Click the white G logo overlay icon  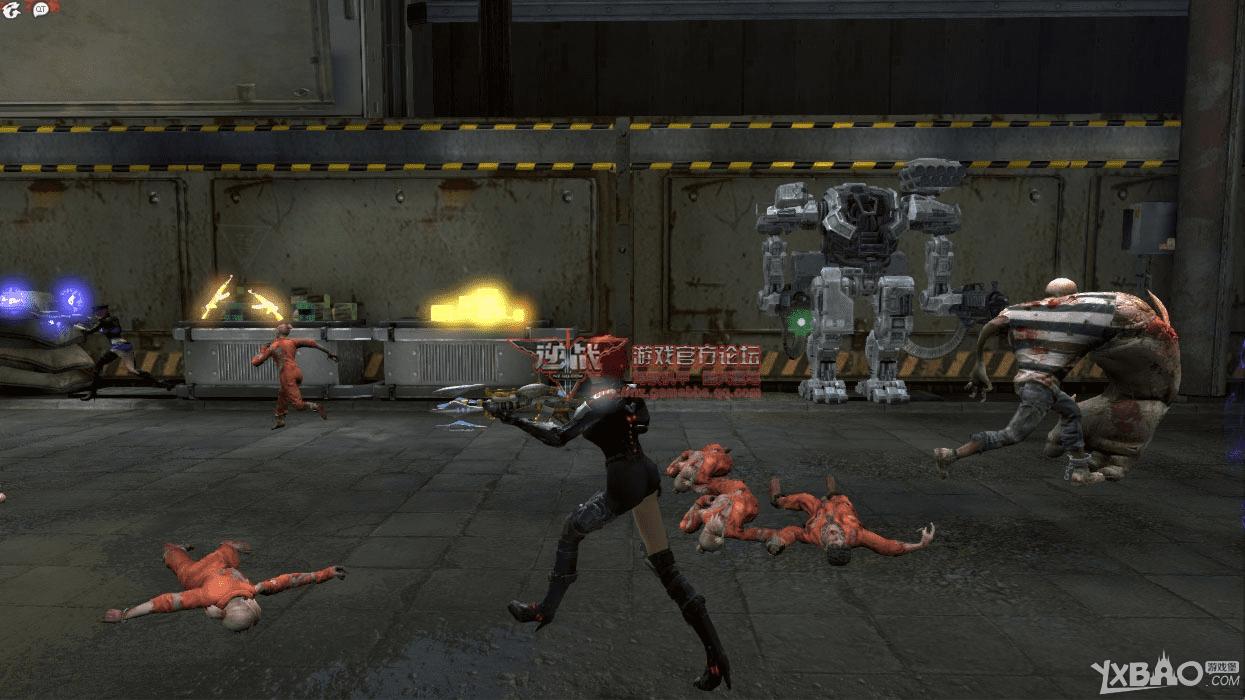coord(11,9)
